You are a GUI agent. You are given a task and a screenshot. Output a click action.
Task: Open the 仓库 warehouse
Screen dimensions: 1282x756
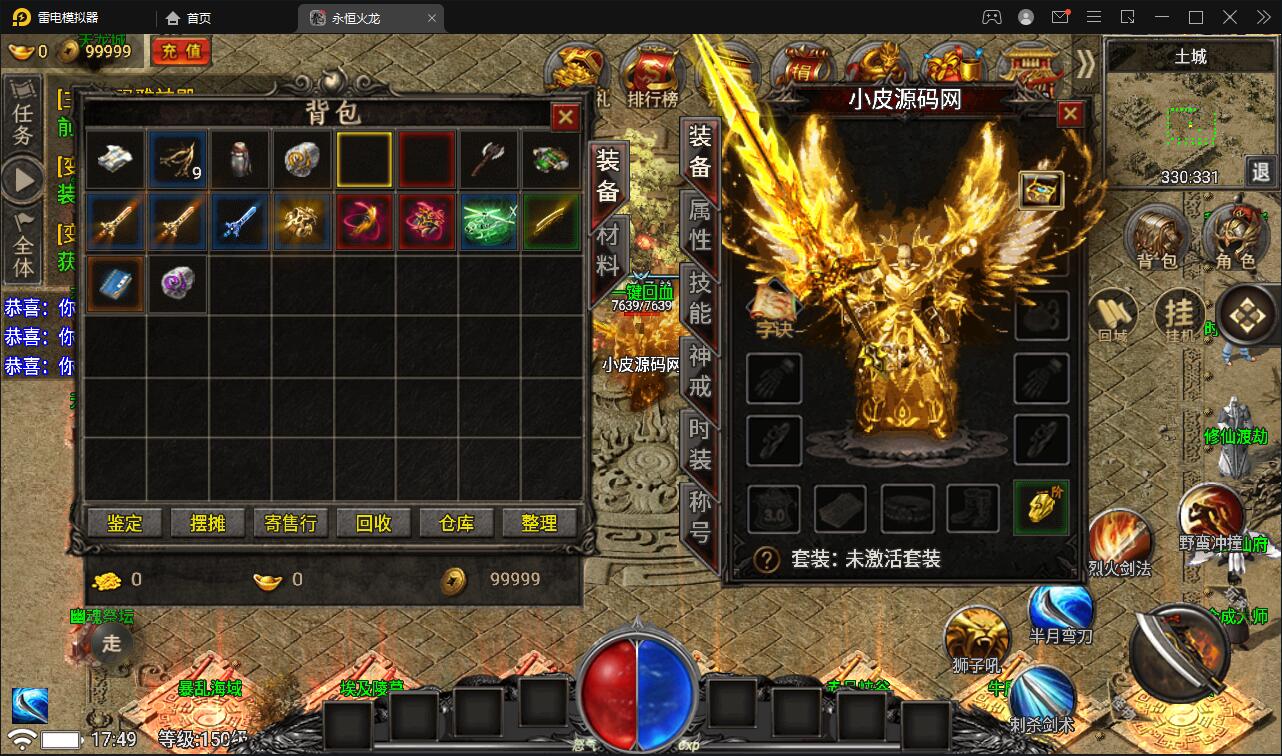pyautogui.click(x=456, y=523)
